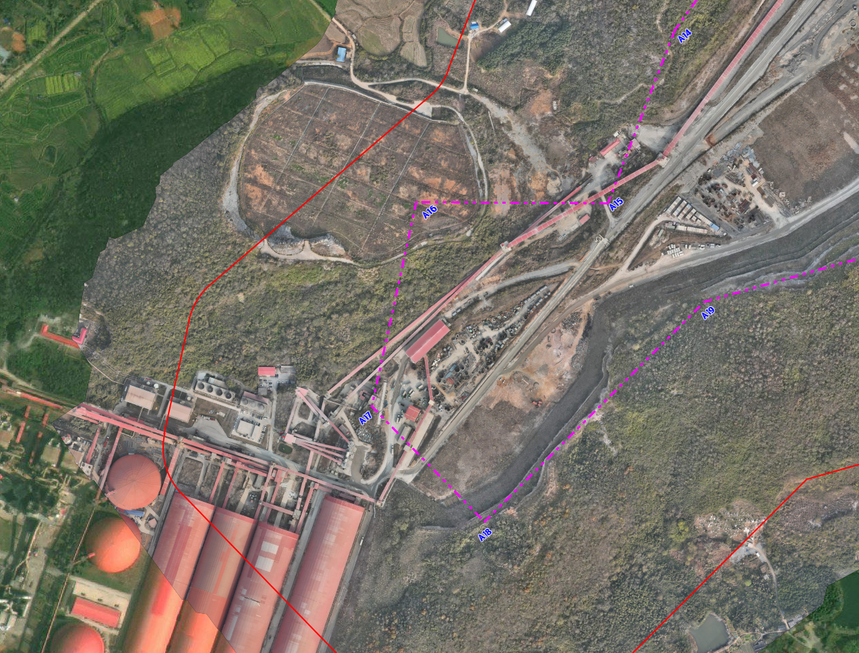859x653 pixels.
Task: Pick the A18 waypoint label
Action: pos(485,535)
